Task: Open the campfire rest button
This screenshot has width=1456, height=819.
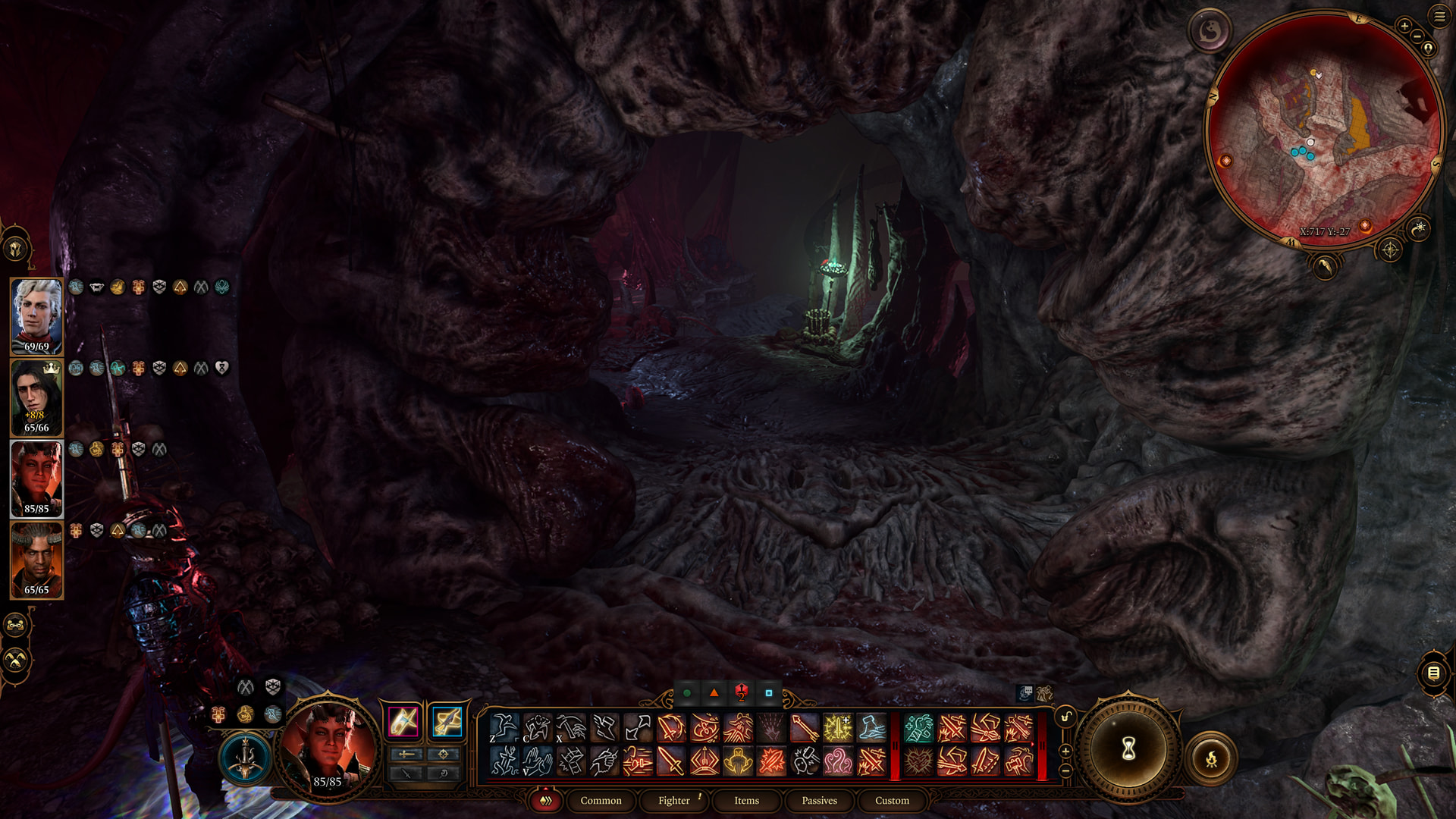Action: pyautogui.click(x=1211, y=758)
